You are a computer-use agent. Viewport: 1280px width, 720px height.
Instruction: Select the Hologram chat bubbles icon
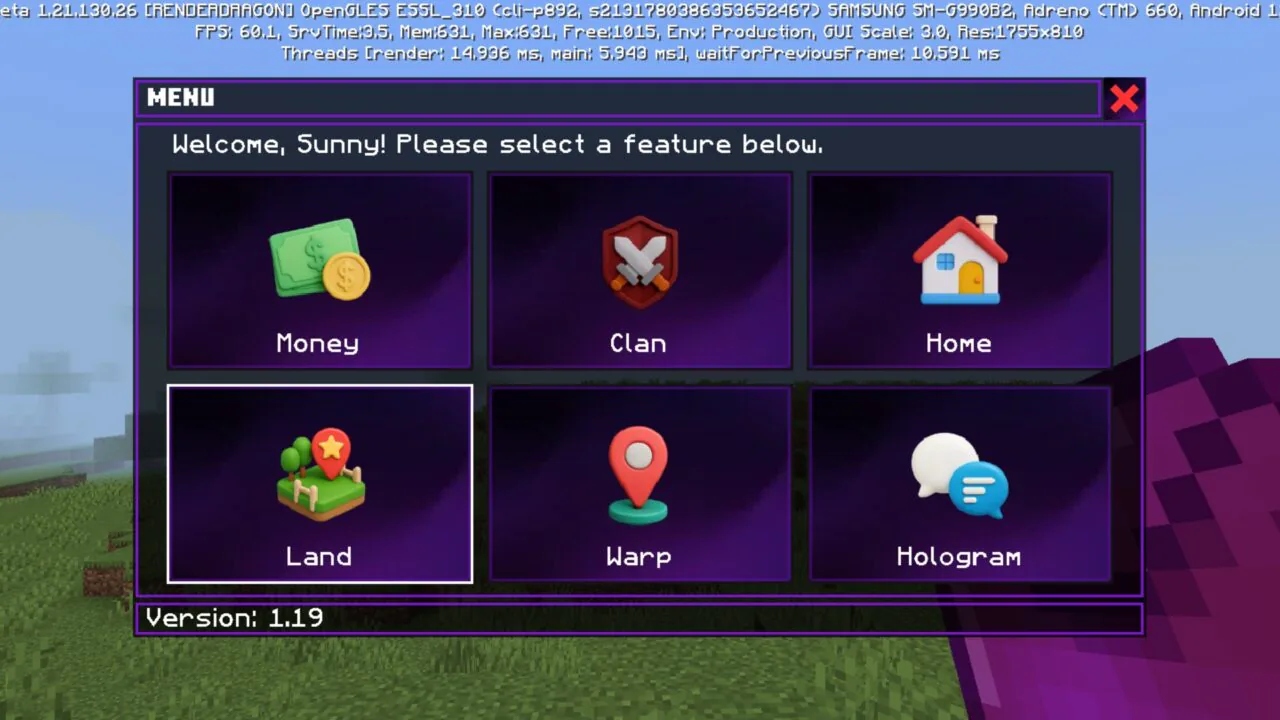pyautogui.click(x=958, y=475)
